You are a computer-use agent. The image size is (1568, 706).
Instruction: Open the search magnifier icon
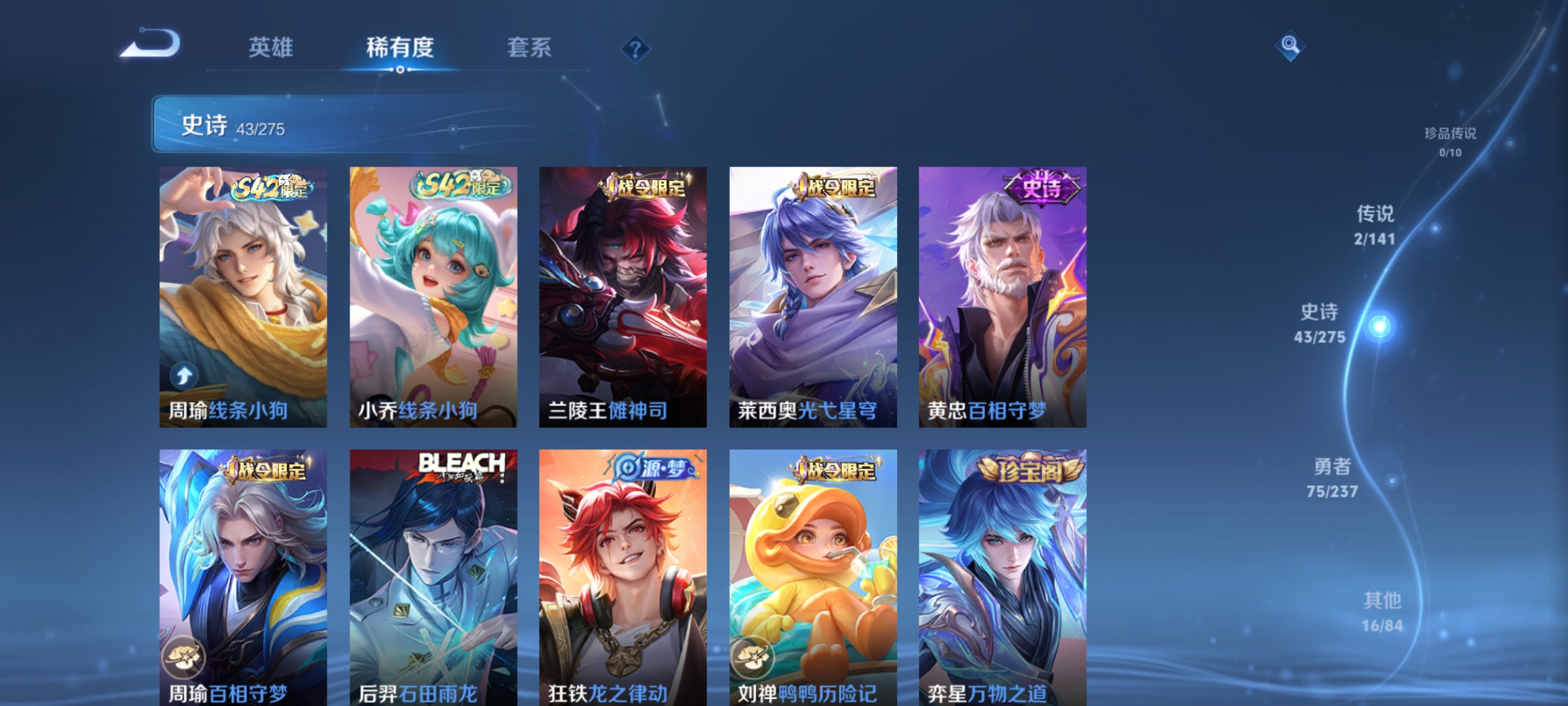pos(1290,46)
